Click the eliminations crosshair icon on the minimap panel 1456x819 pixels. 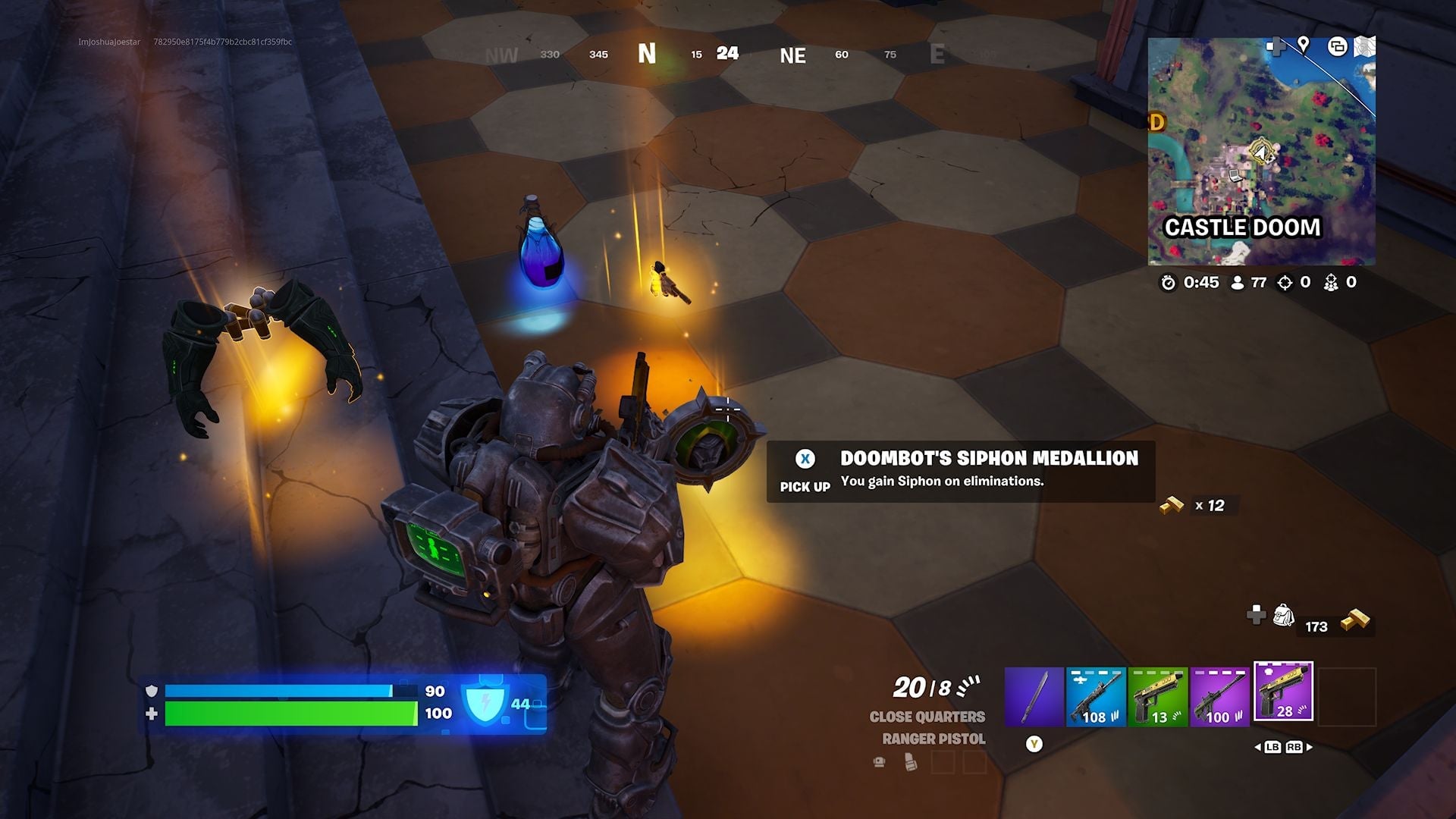click(1285, 283)
